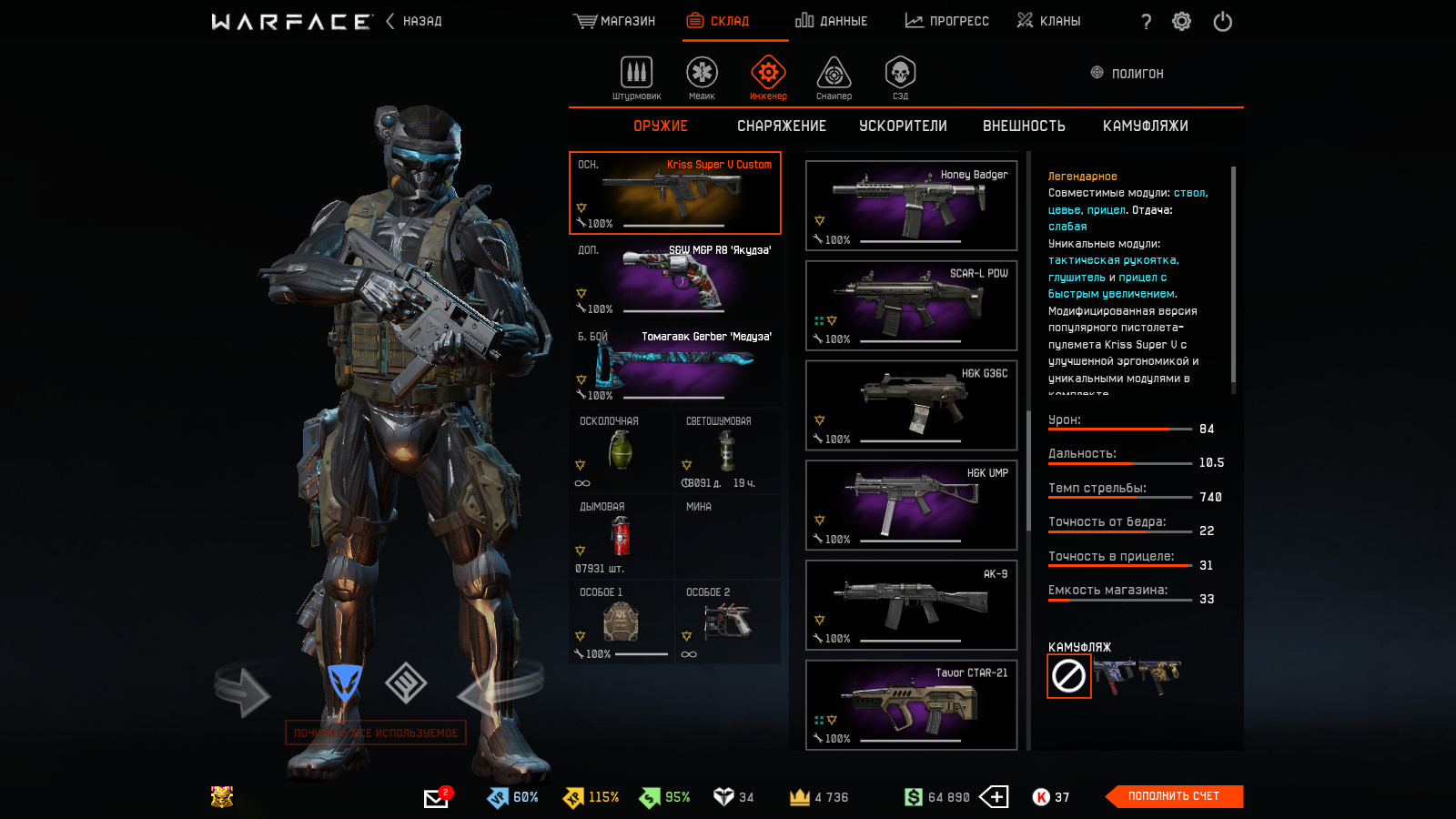Screen dimensions: 1456x819
Task: Open settings via the gear icon
Action: 1181,22
